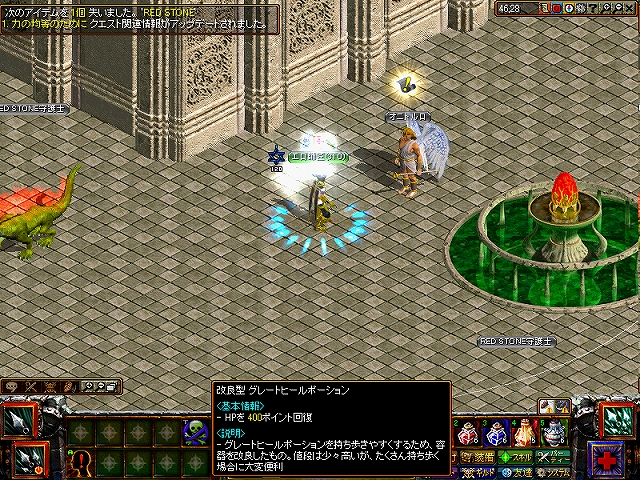Use the red heal potion in slot 2
Viewport: 640px width, 480px height.
pyautogui.click(x=467, y=434)
